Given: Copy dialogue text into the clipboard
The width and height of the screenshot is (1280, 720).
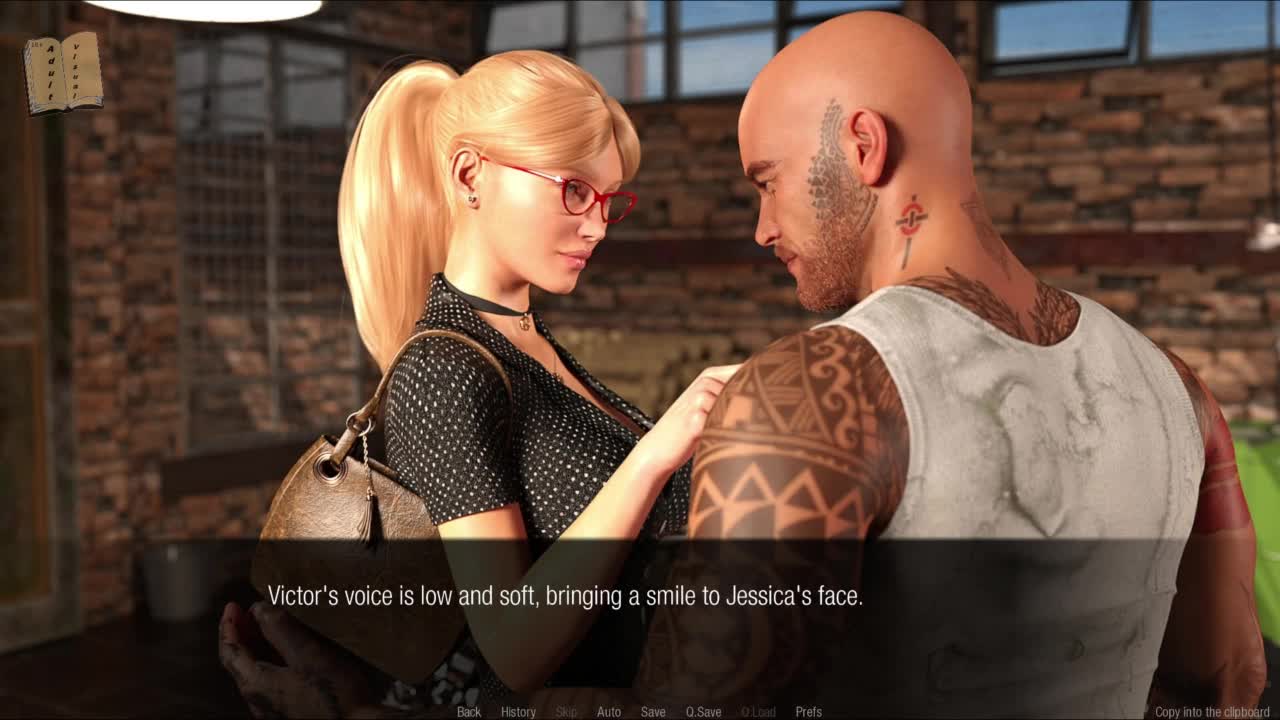Looking at the screenshot, I should (x=1212, y=712).
